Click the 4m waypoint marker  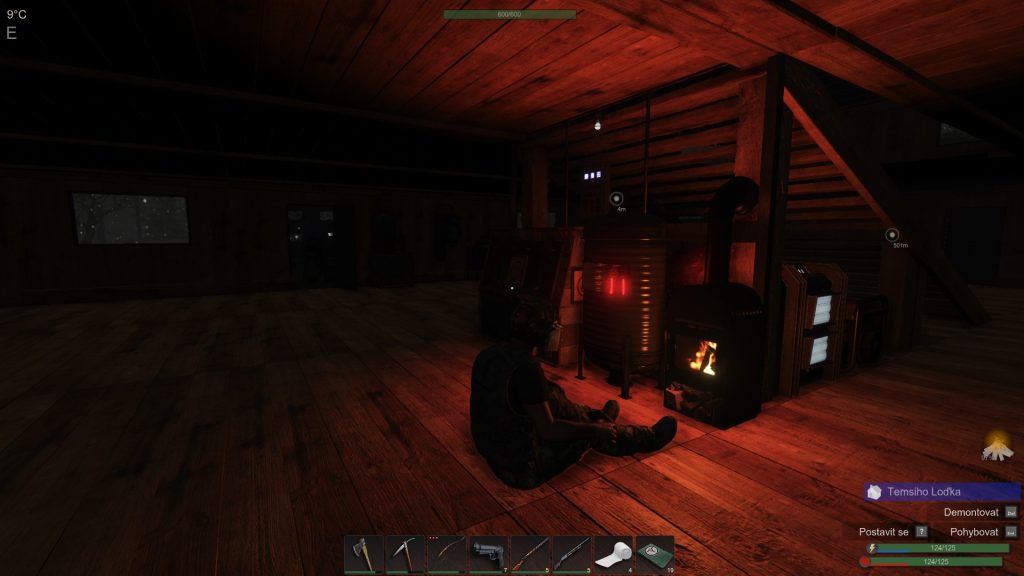click(616, 199)
